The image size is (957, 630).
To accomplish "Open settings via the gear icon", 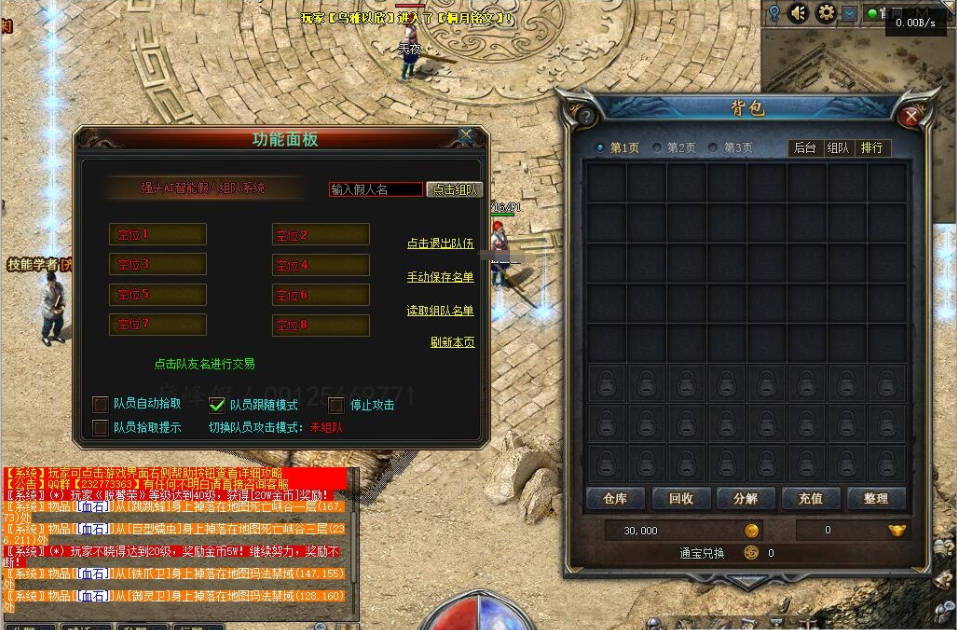I will point(826,13).
